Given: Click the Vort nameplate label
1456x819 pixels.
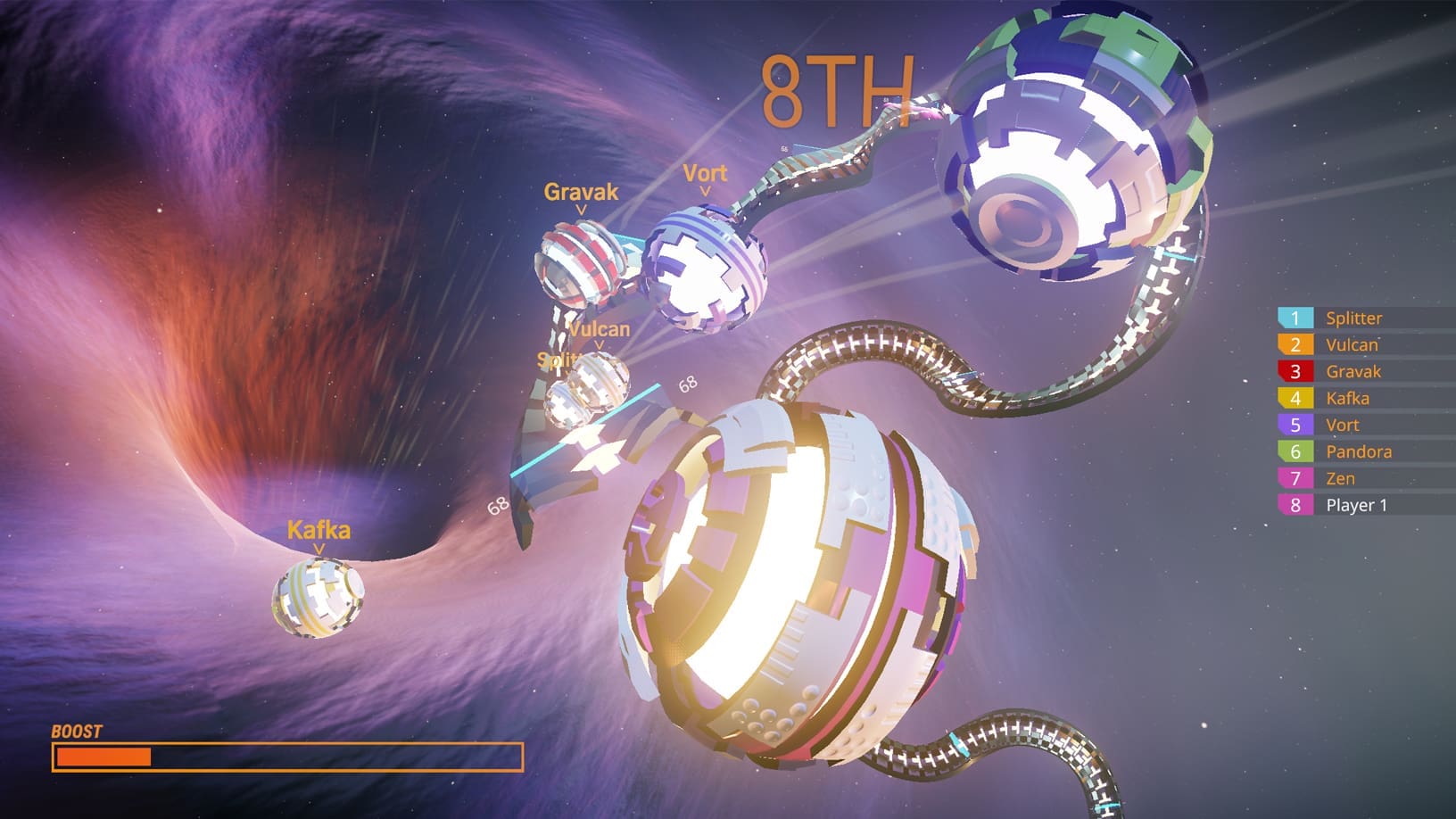Looking at the screenshot, I should coord(705,174).
